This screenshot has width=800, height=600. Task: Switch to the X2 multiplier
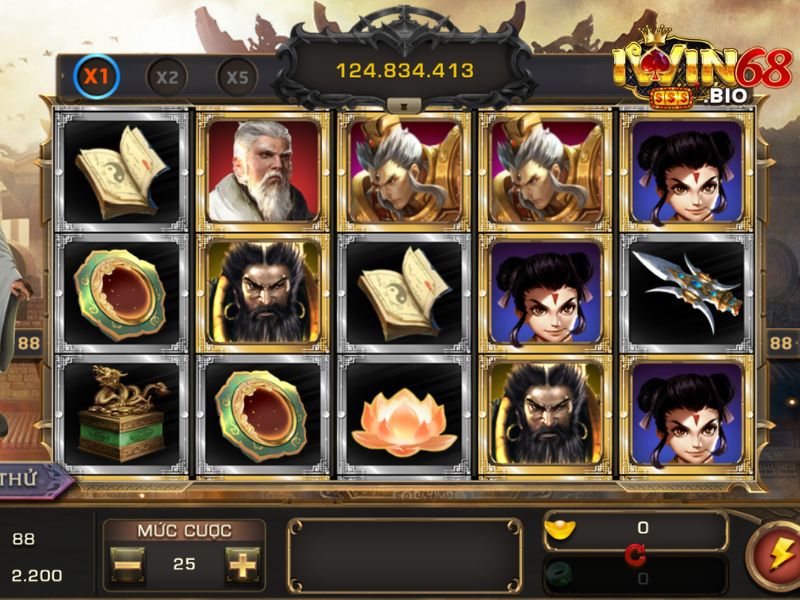tap(167, 76)
